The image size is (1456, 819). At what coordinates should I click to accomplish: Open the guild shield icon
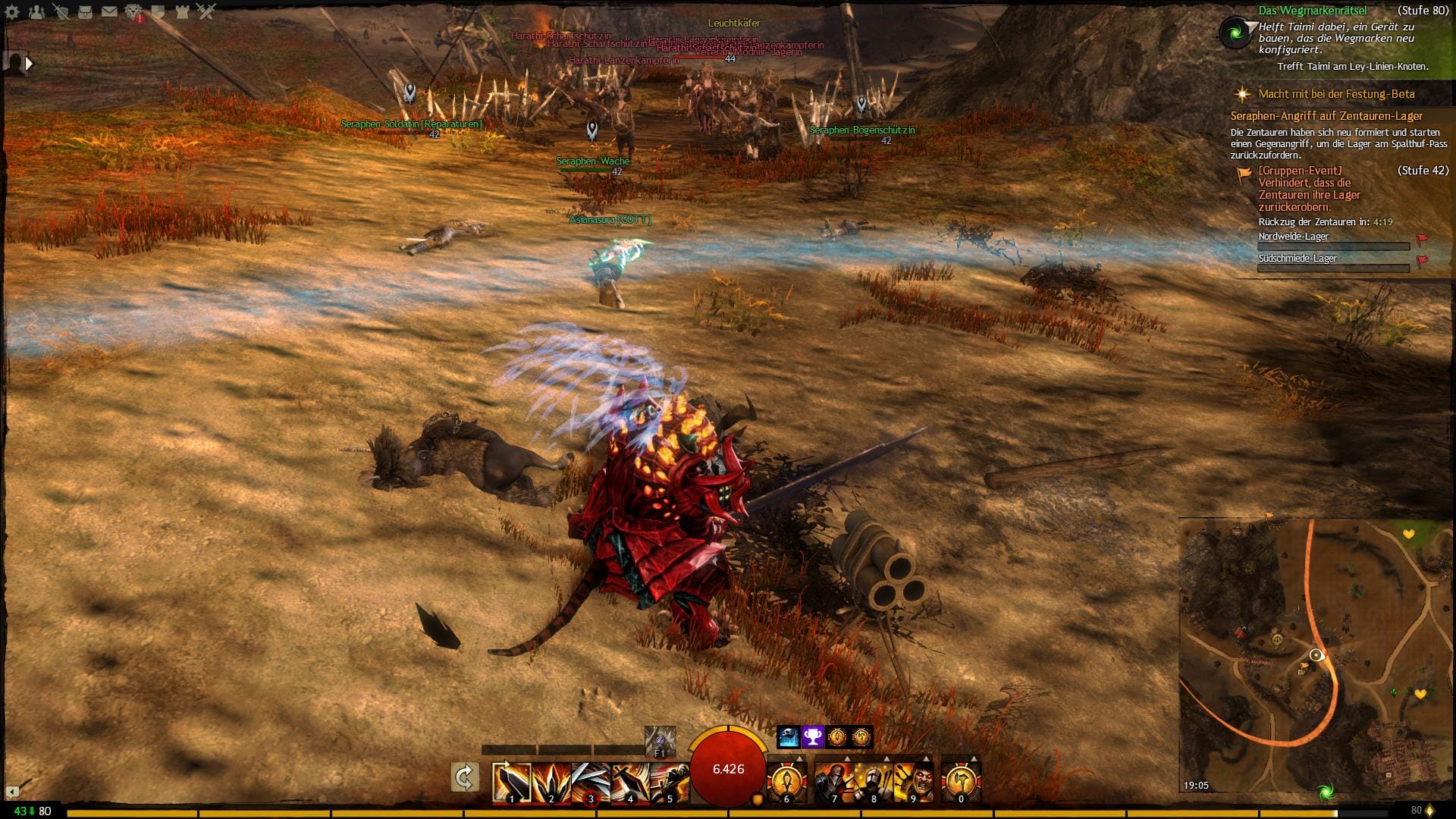(158, 11)
